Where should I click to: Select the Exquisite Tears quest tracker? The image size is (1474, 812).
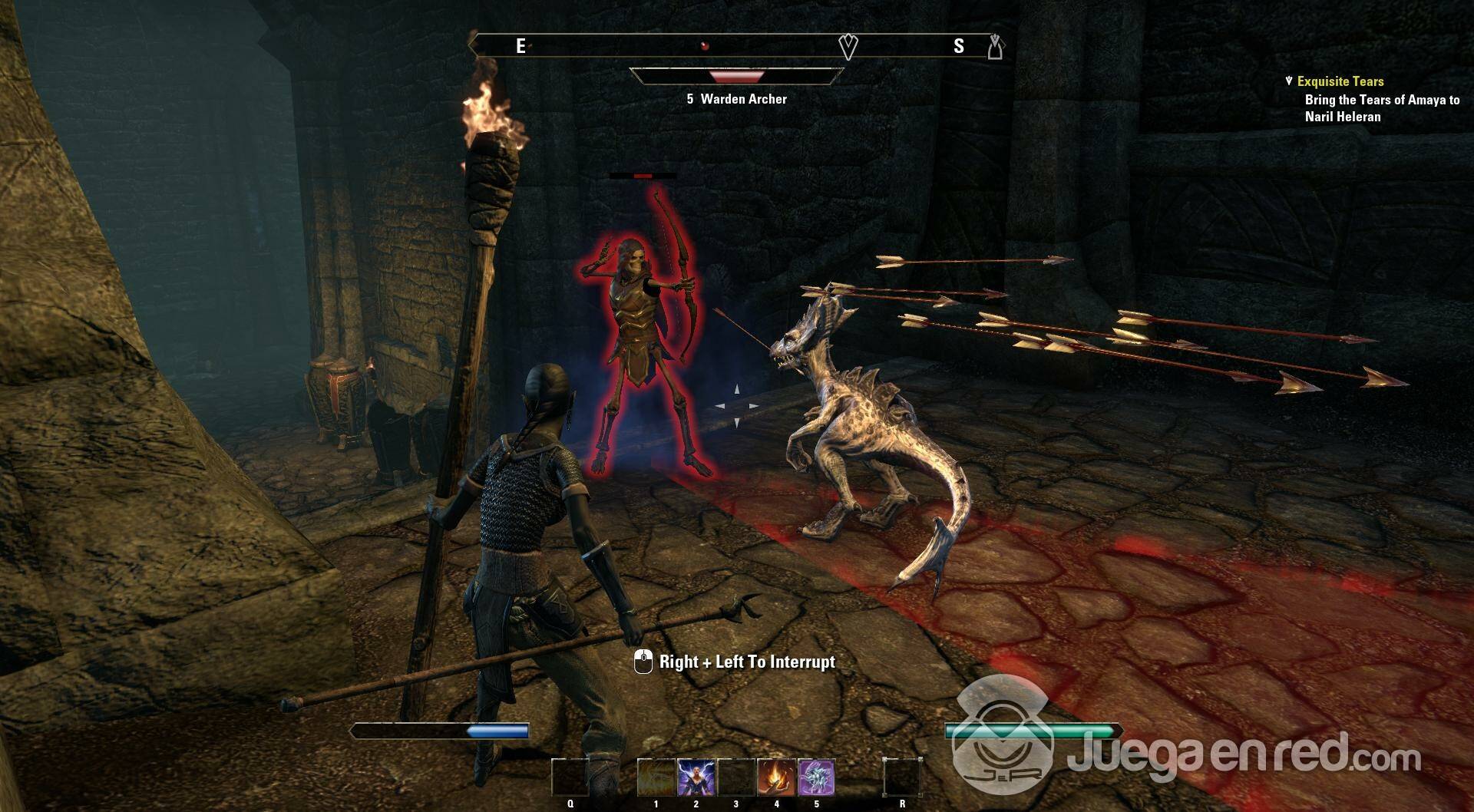[x=1340, y=81]
